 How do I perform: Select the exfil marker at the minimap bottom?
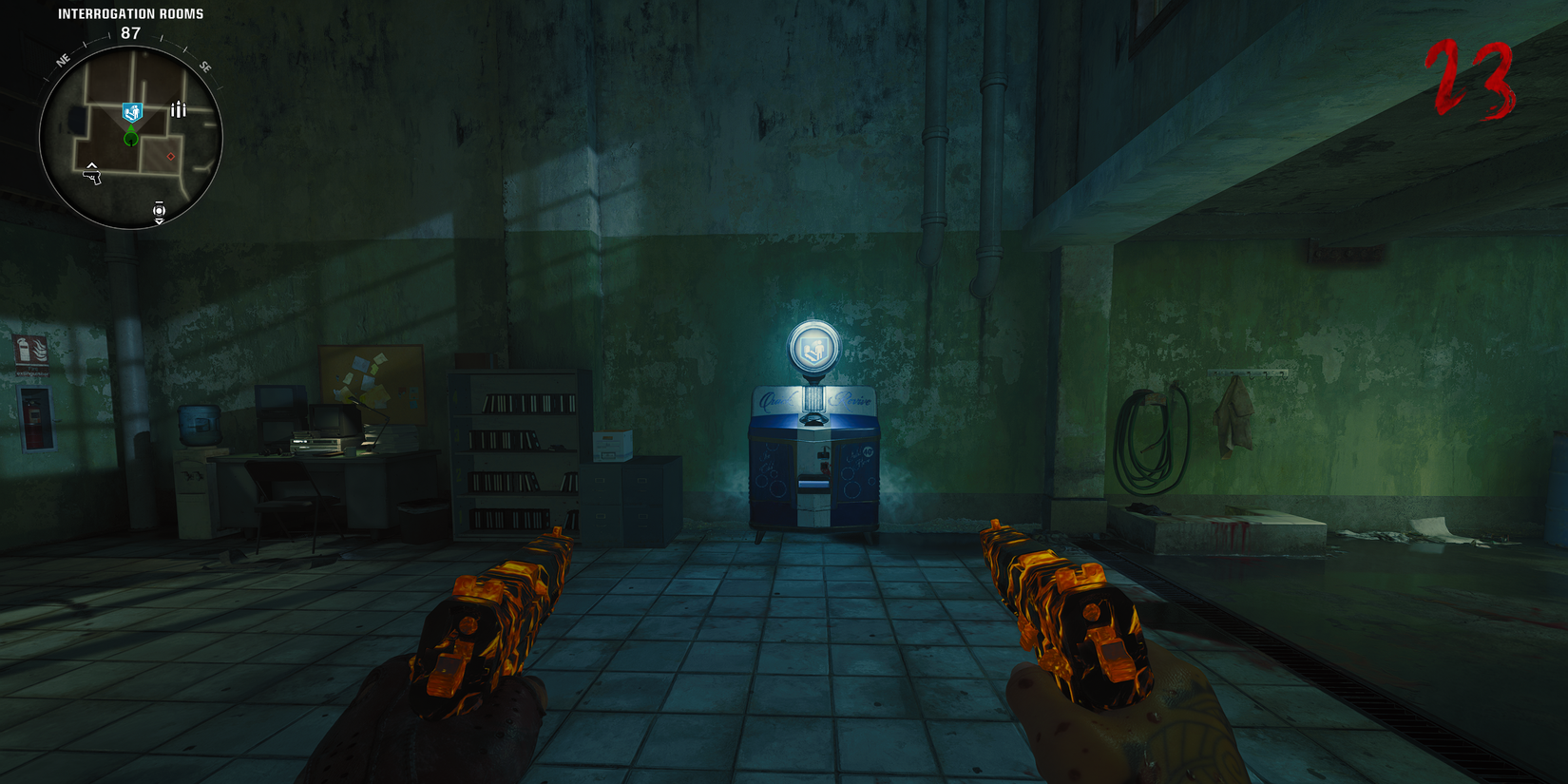(159, 210)
